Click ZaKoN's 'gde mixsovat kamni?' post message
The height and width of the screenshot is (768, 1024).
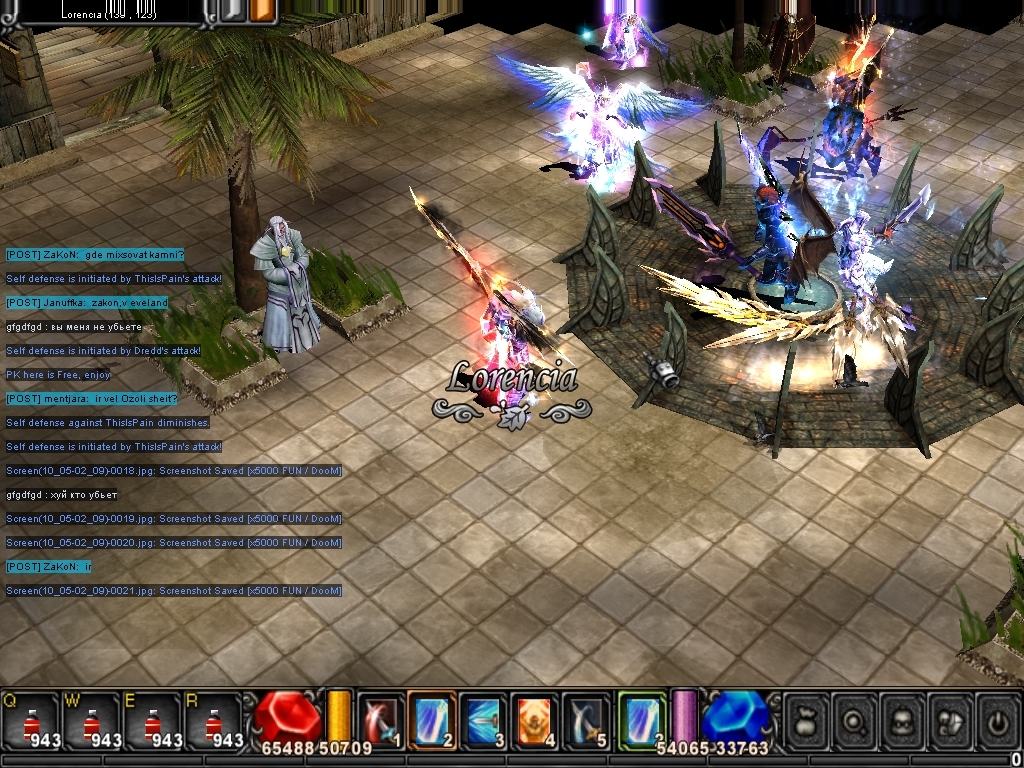pos(95,255)
